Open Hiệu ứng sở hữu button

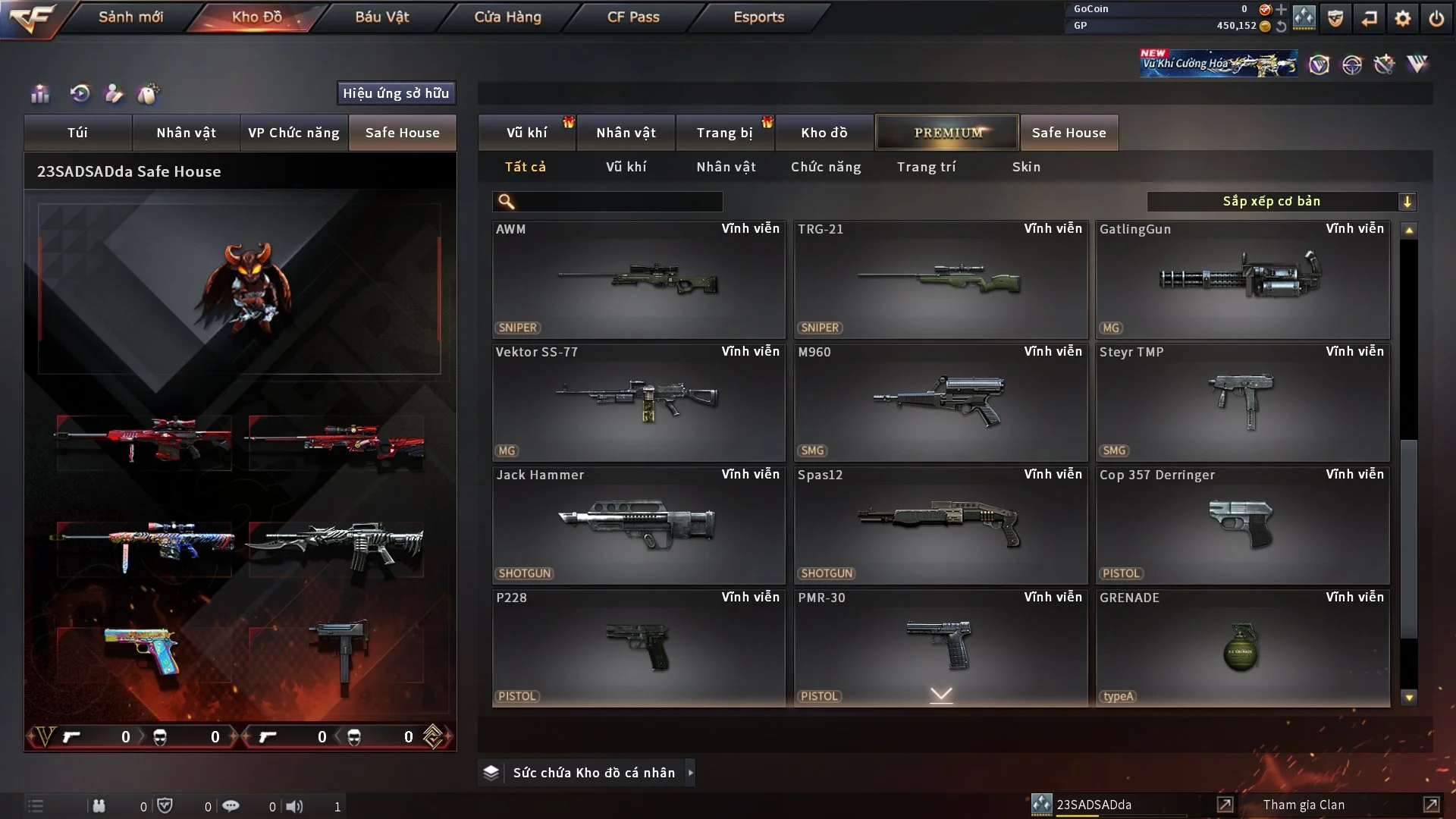[396, 93]
